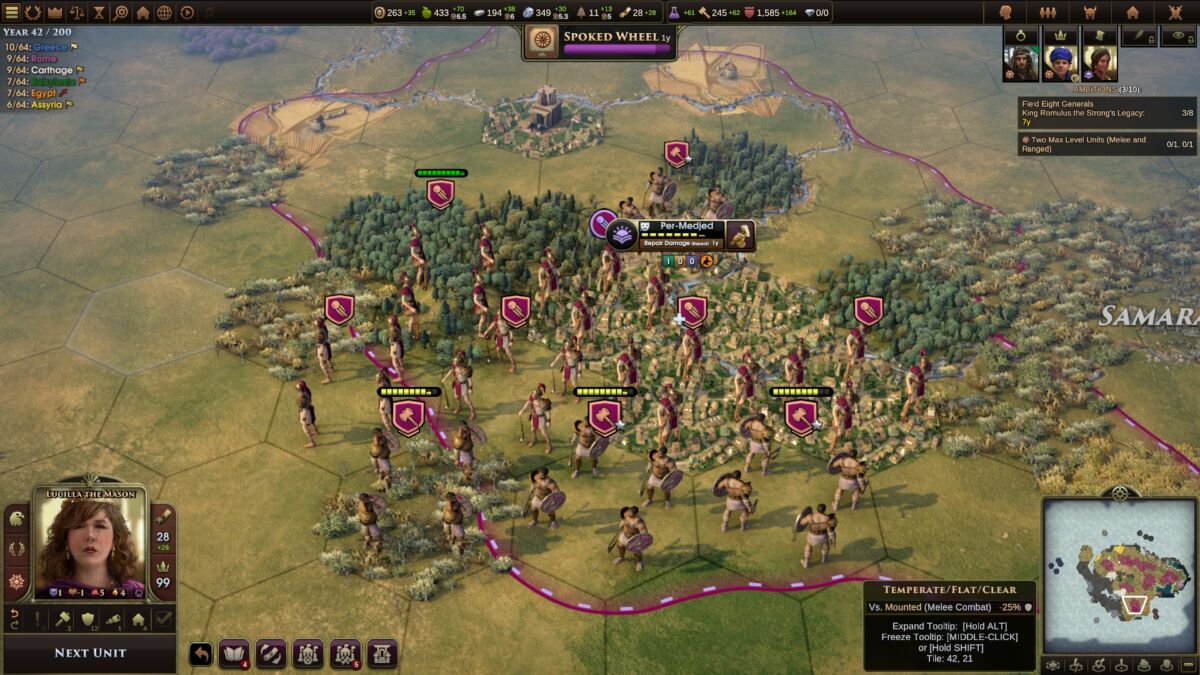This screenshot has width=1200, height=675.
Task: Open the Field Eight Generals ambition
Action: (1106, 113)
